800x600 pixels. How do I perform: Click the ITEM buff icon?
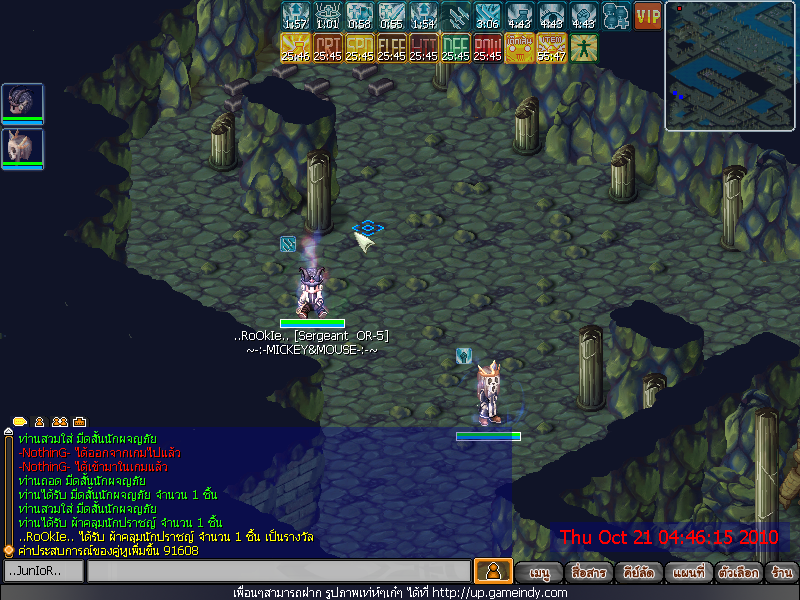(x=551, y=48)
